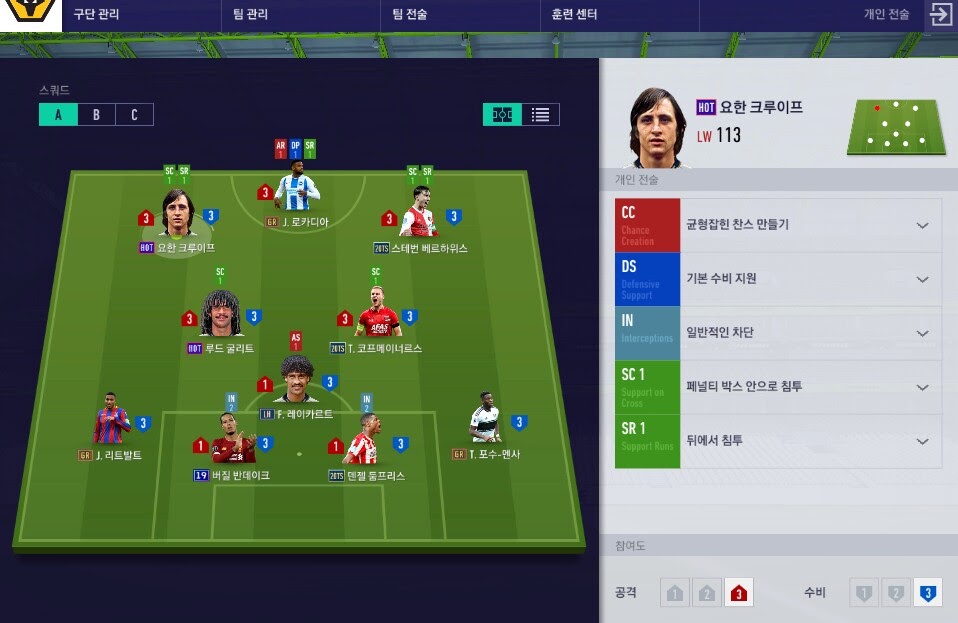Select striker J. 로카디아 on the pitch
The image size is (958, 623).
tap(296, 189)
